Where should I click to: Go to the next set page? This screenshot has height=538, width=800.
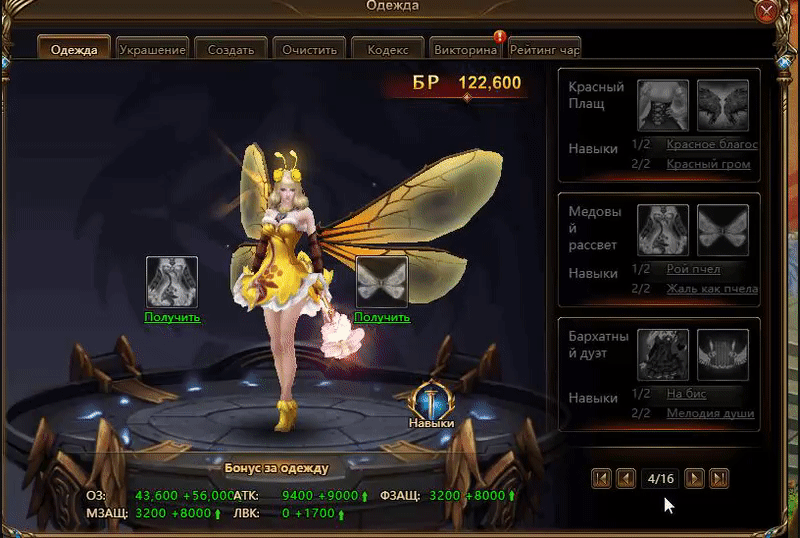coord(694,478)
